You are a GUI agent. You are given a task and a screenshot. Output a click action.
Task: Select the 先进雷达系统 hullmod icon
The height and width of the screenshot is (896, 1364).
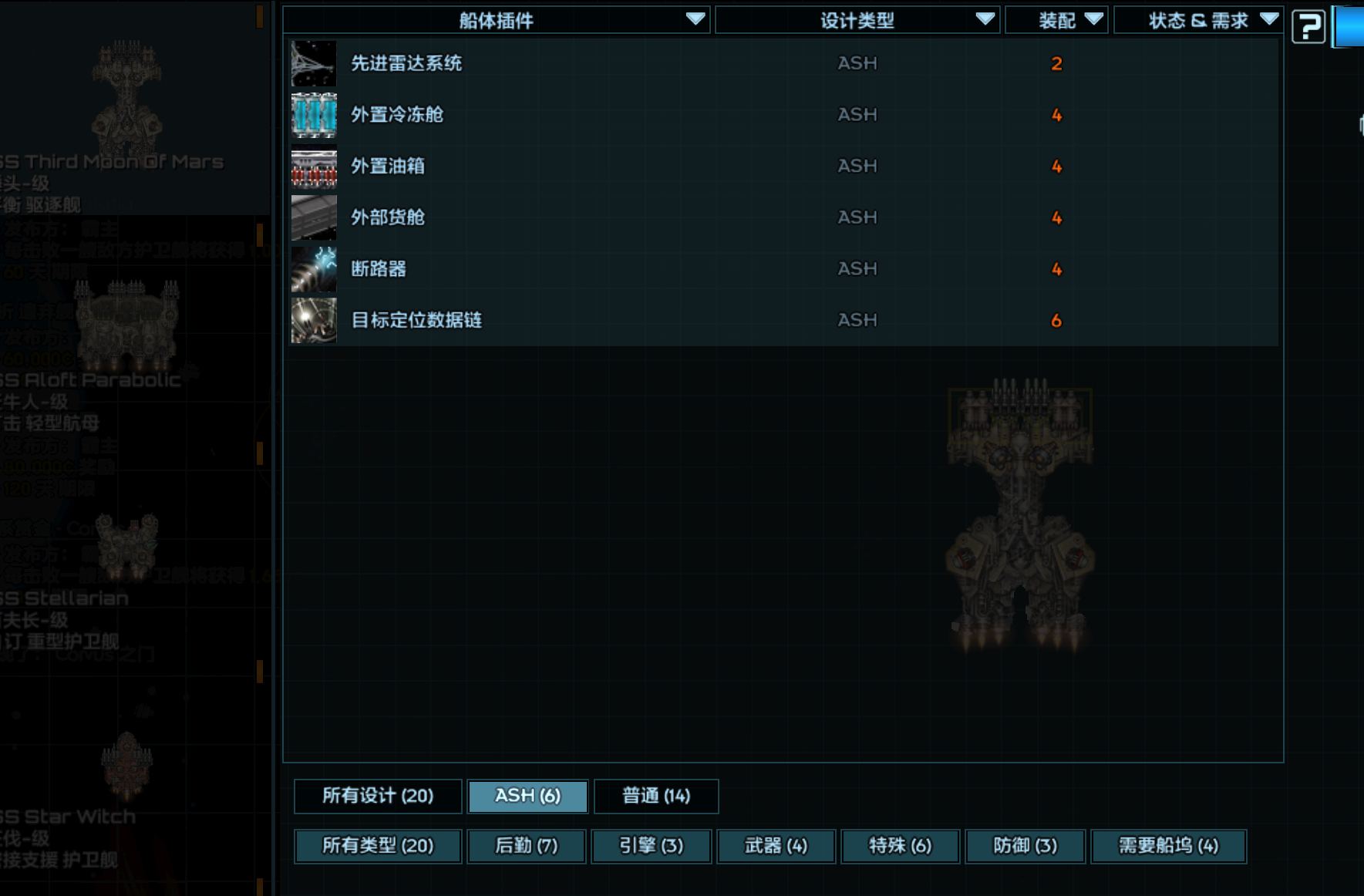pyautogui.click(x=313, y=64)
